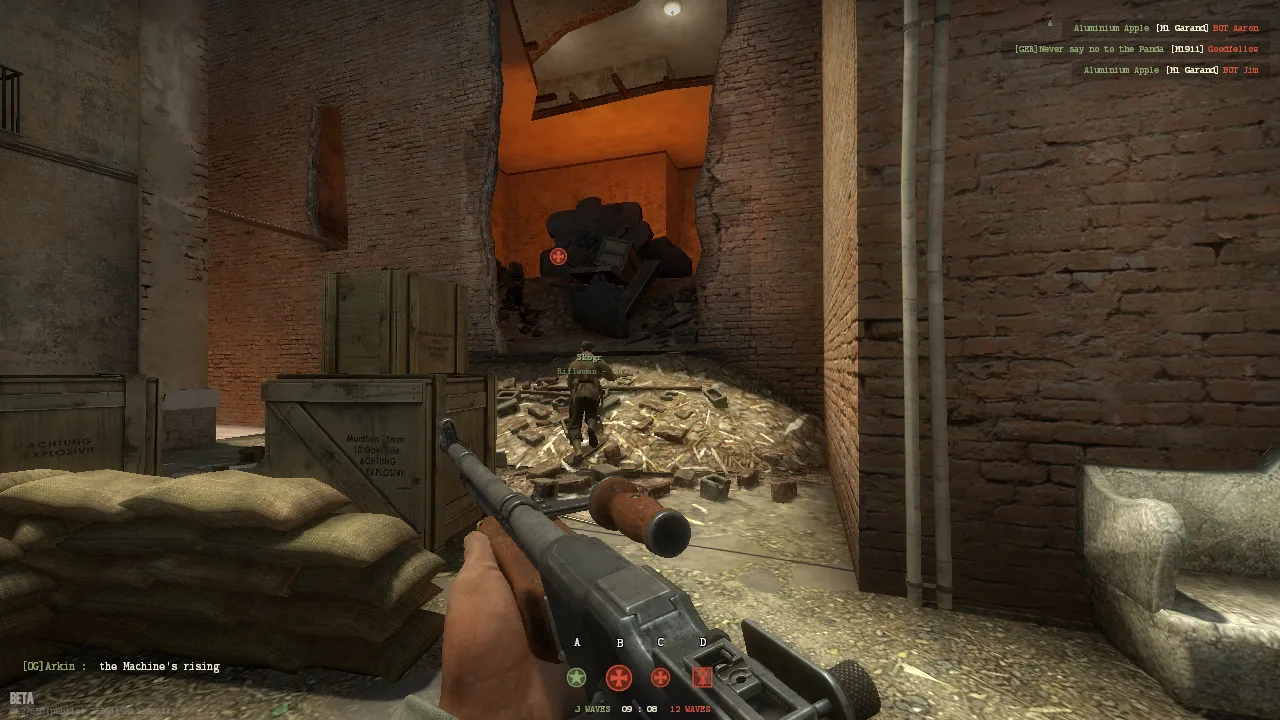
Task: Click the small antenna icon above the kill feed
Action: 1050,22
